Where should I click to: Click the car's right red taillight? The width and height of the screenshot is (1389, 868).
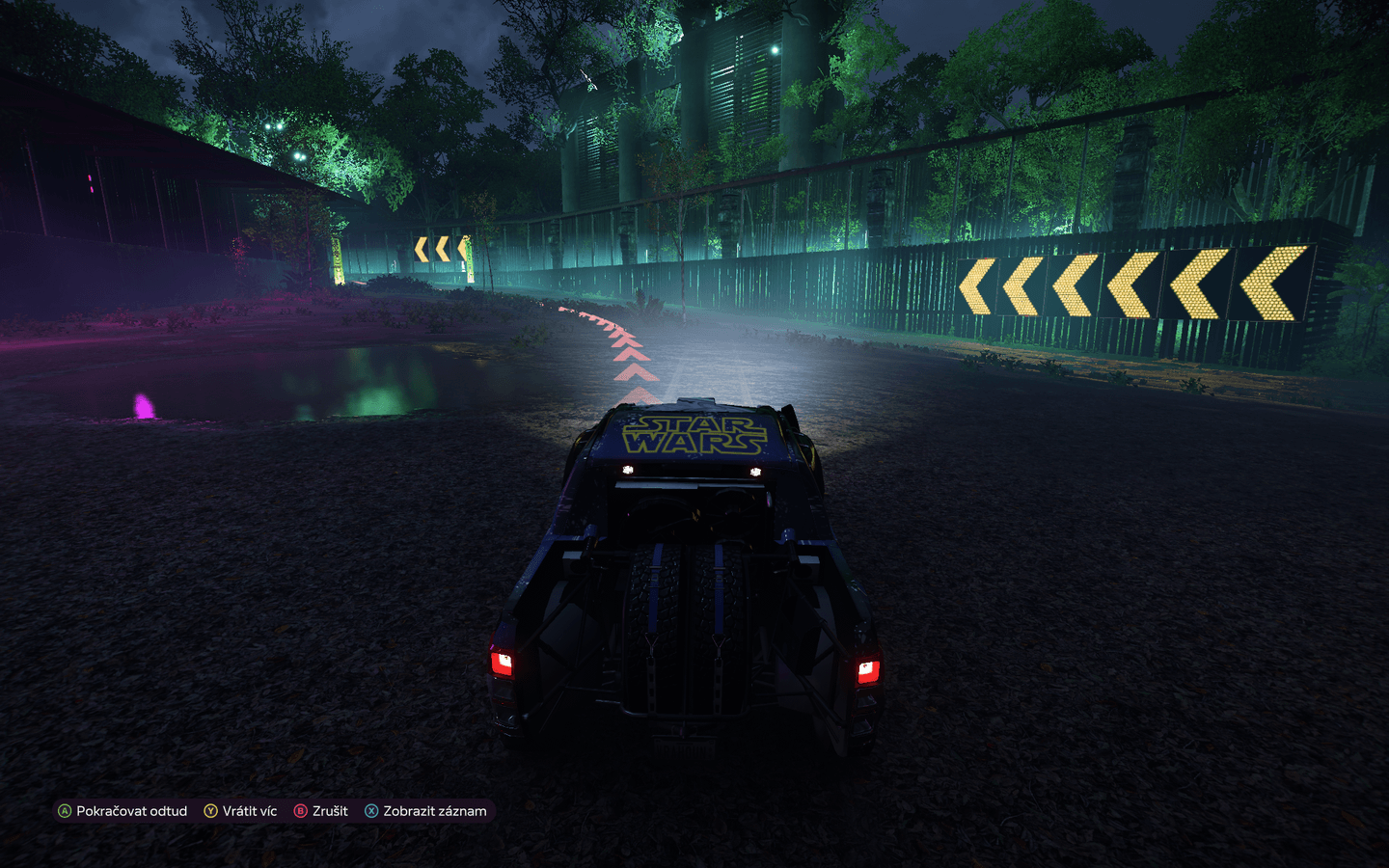click(x=866, y=673)
